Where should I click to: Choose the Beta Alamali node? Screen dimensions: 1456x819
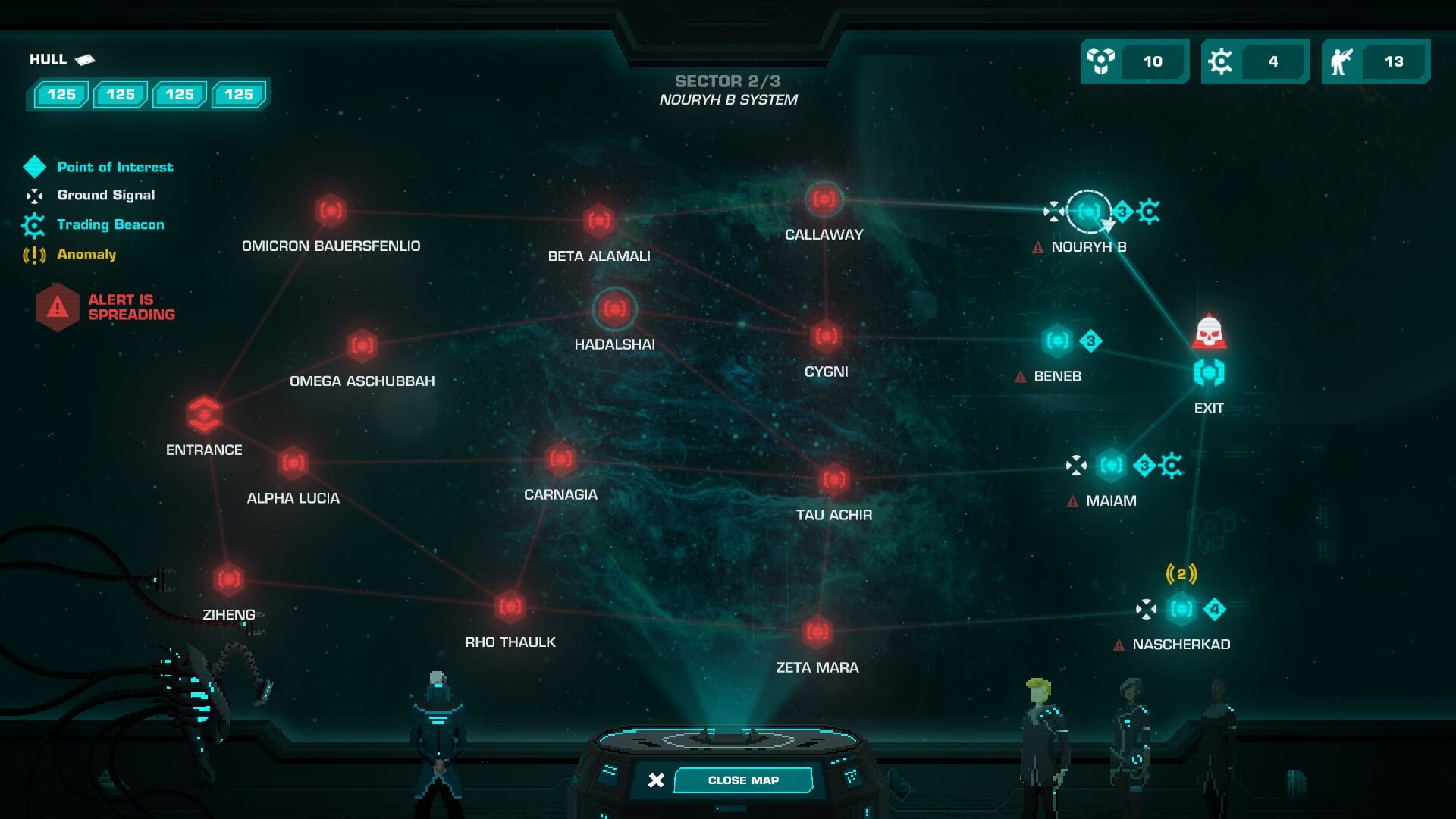(x=598, y=221)
